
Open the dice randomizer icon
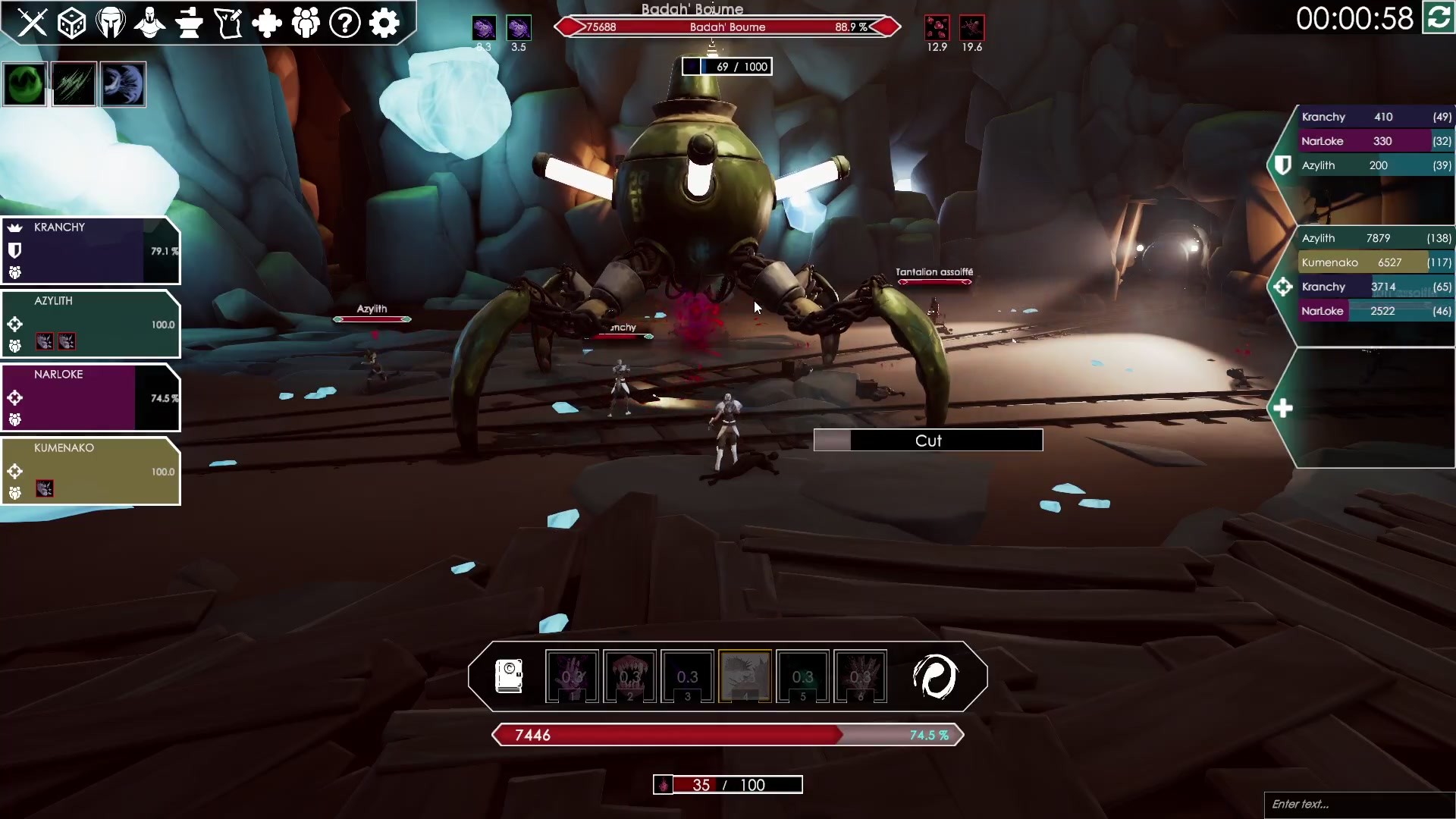[72, 22]
